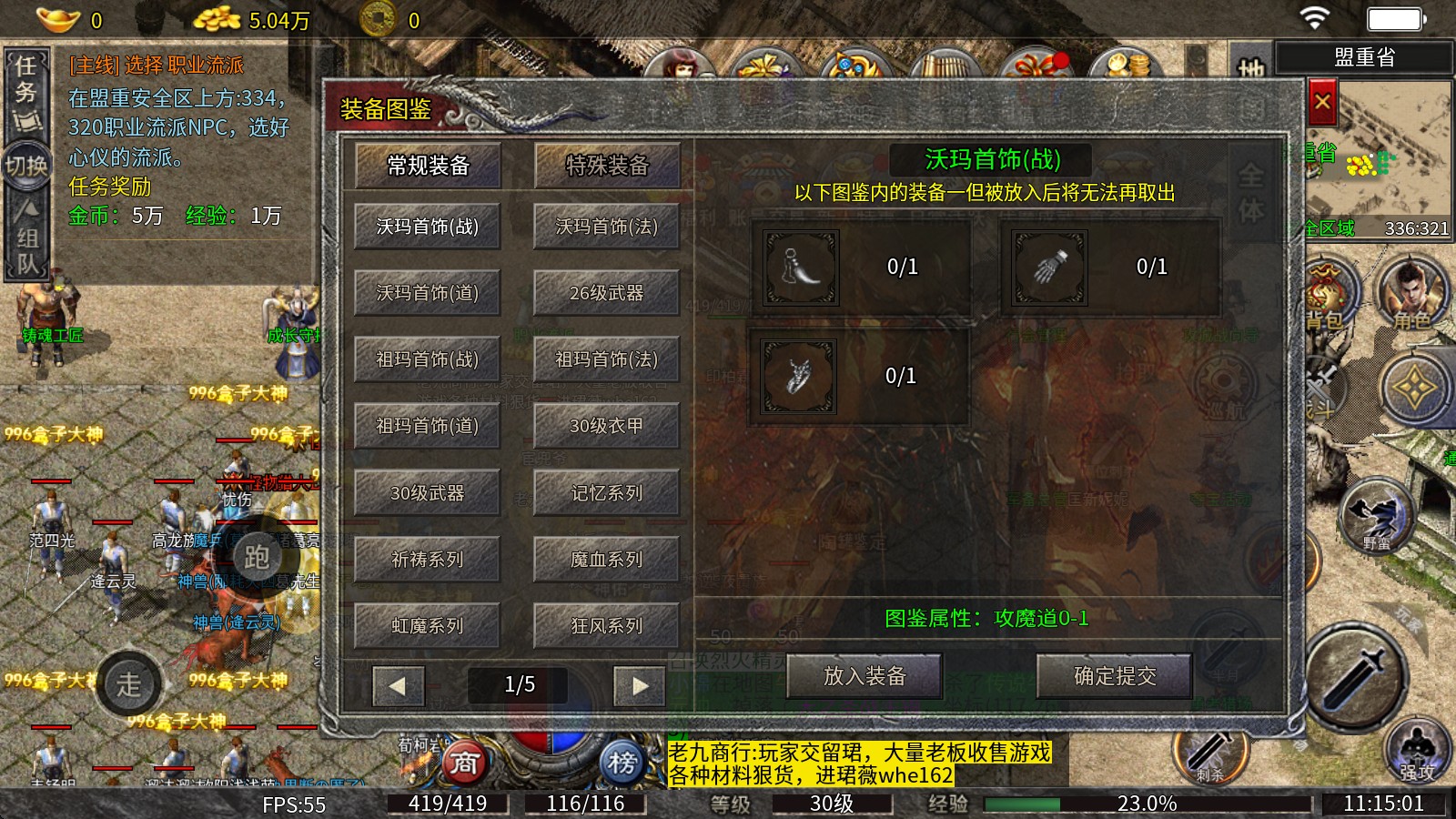The width and height of the screenshot is (1456, 819).
Task: Open the 商 shop button
Action: click(464, 763)
